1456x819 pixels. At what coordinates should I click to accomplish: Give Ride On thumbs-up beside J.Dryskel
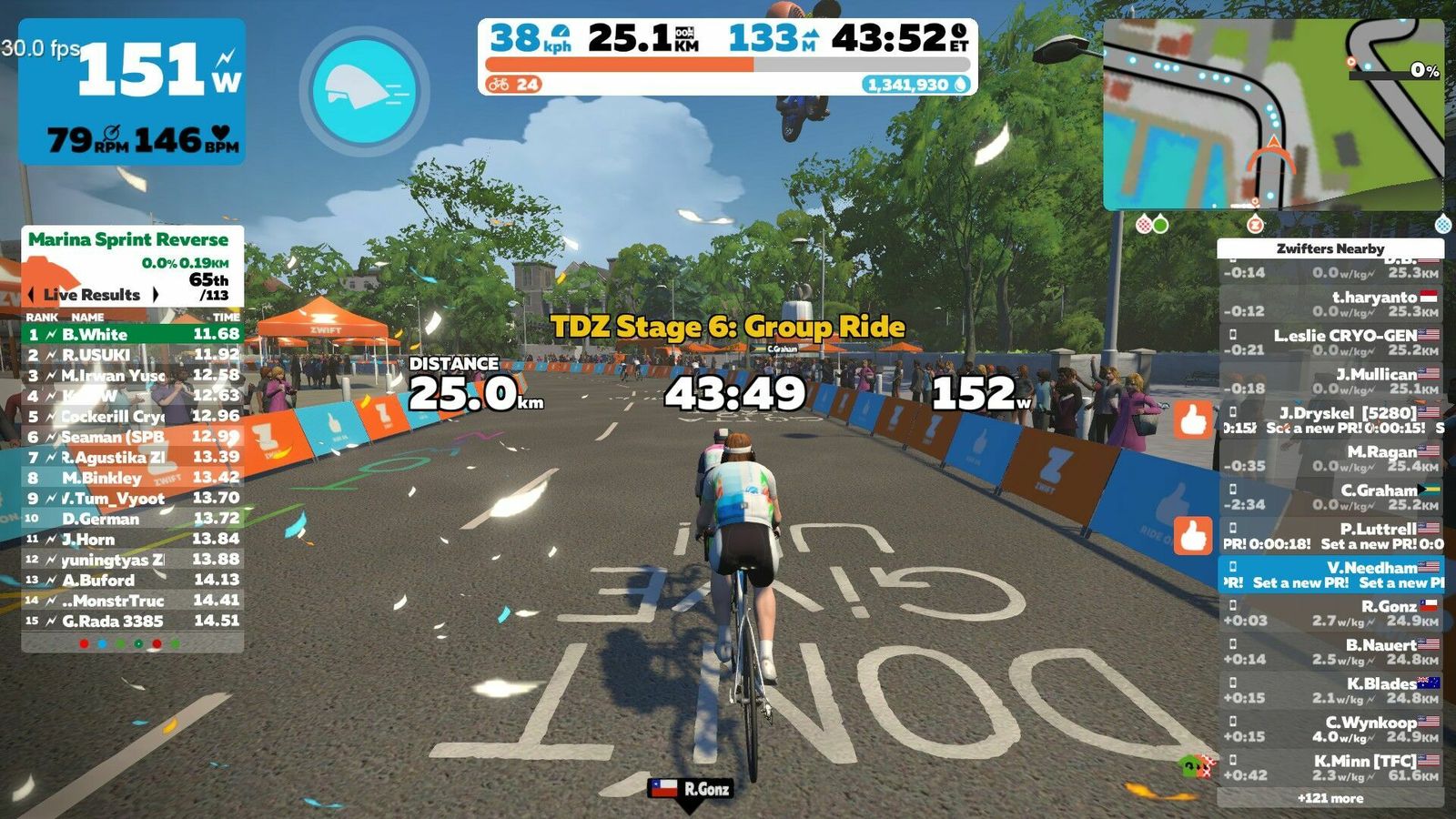pyautogui.click(x=1193, y=420)
